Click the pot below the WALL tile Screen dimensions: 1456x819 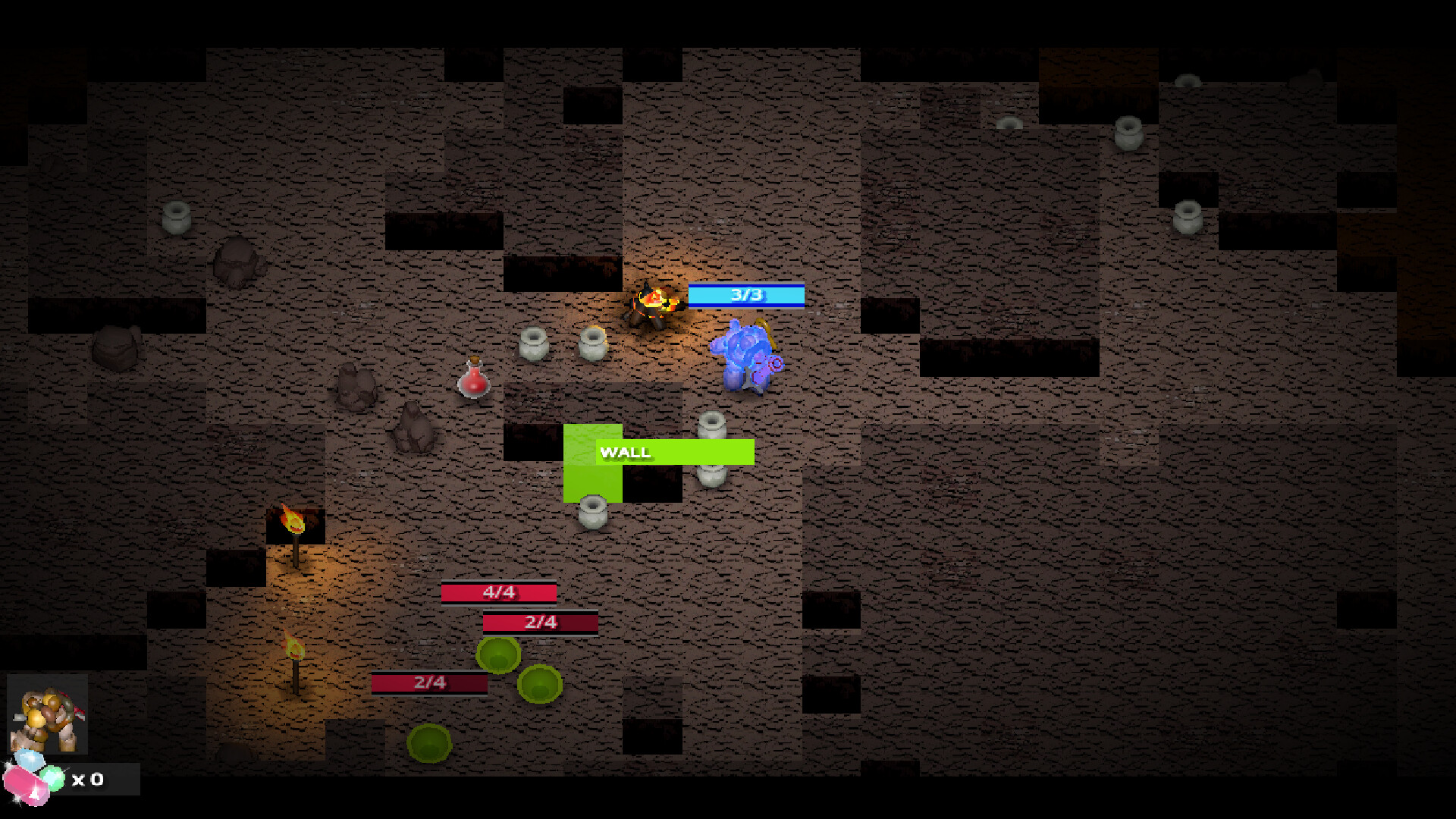point(592,510)
